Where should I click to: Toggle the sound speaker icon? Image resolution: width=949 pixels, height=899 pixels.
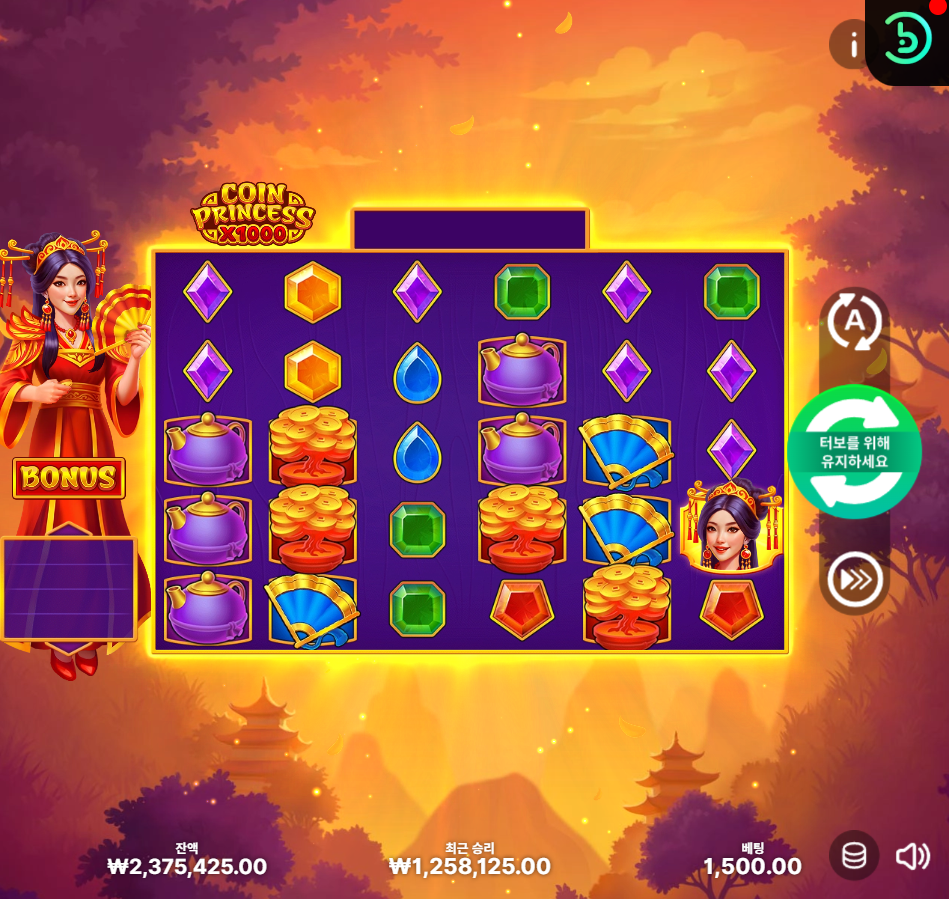click(912, 856)
